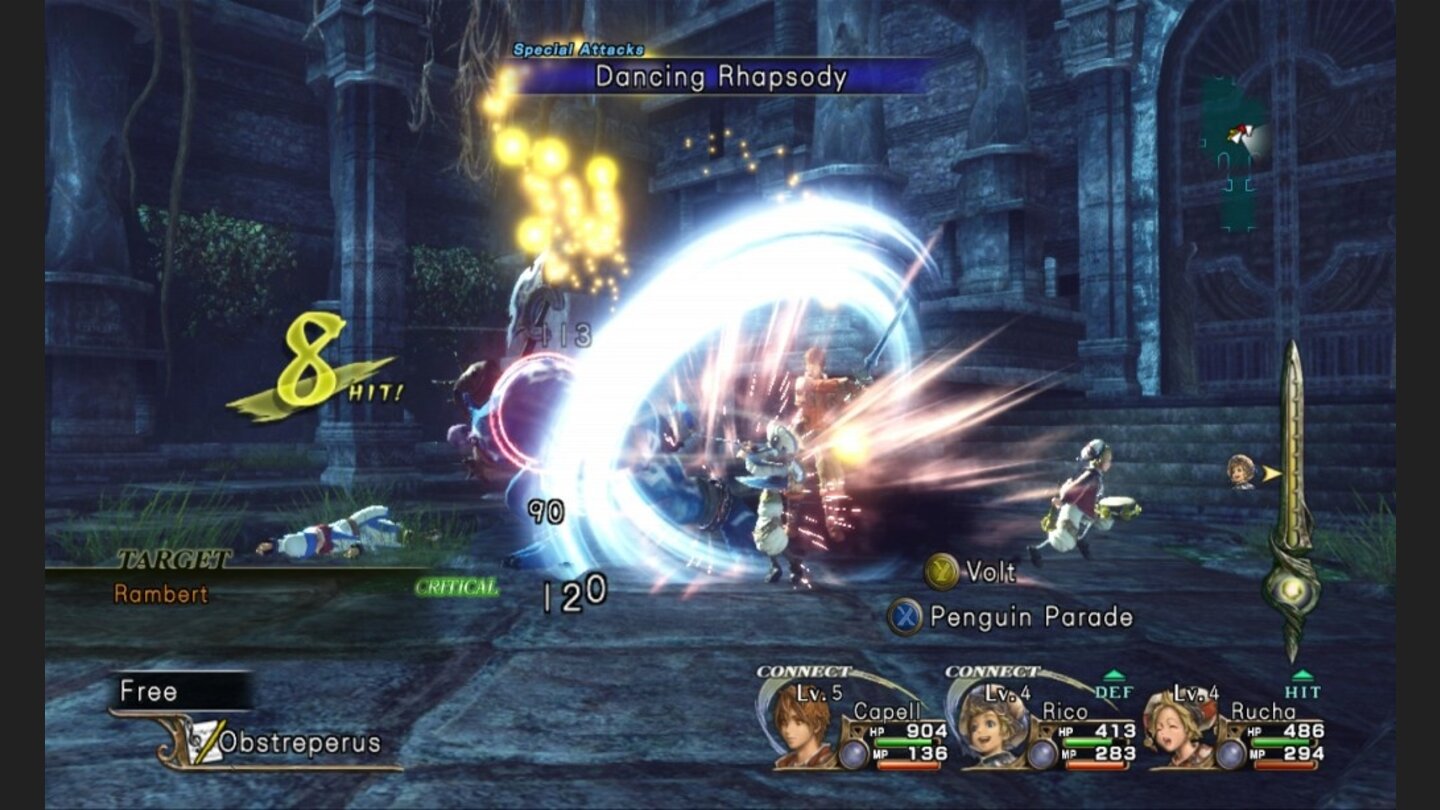Viewport: 1440px width, 810px height.
Task: Click the sword-shaped gauge
Action: click(x=1292, y=500)
